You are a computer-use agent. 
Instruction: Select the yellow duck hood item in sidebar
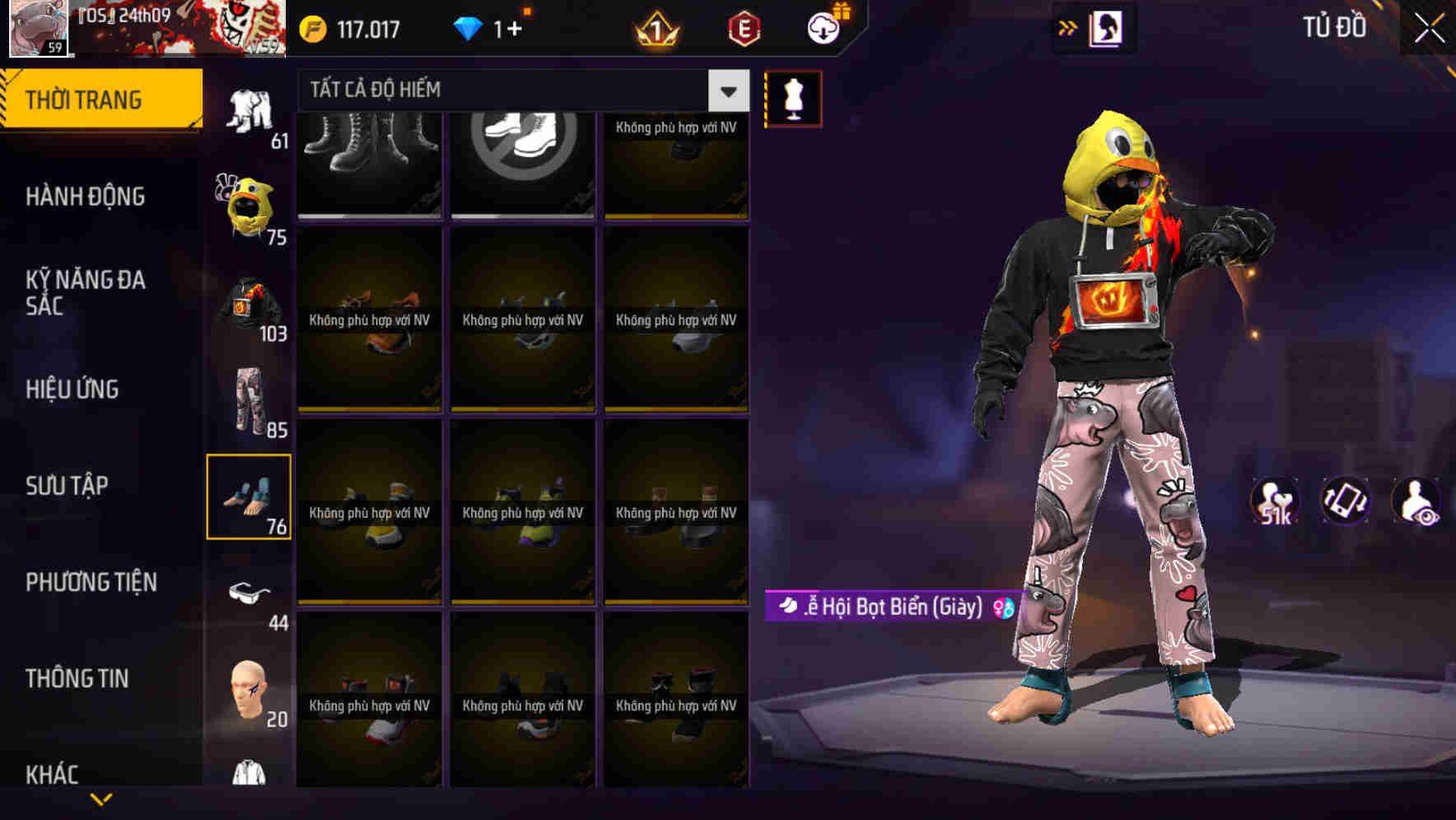point(250,200)
